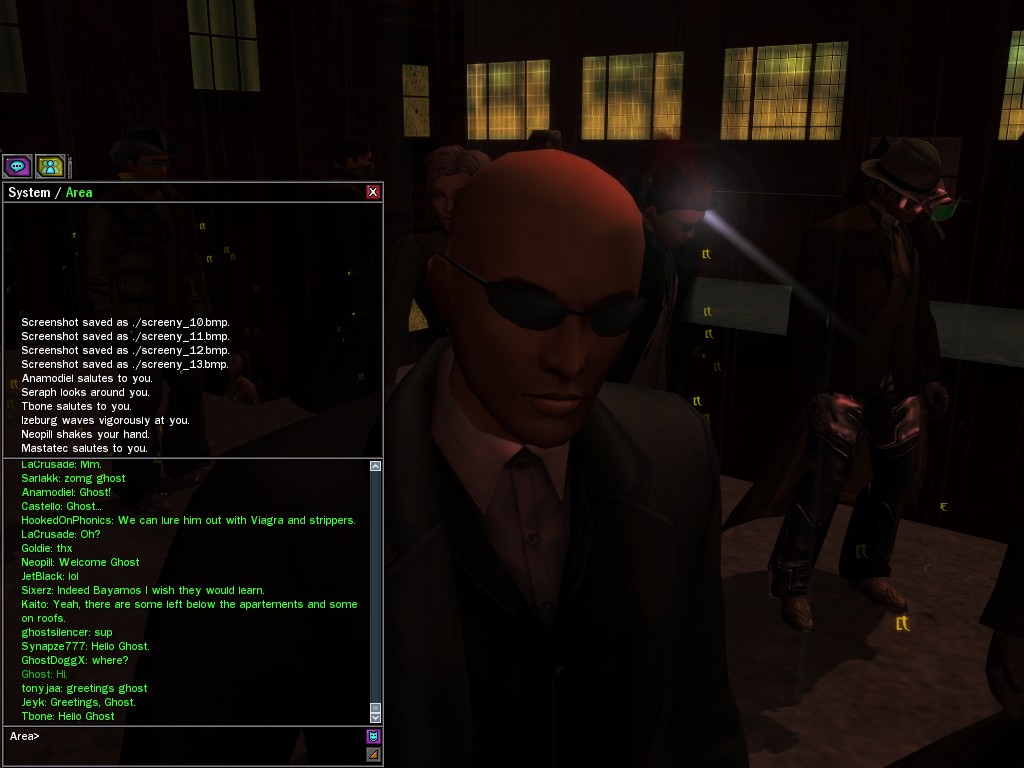The image size is (1024, 768).
Task: Click the orange triangle chat resize icon
Action: point(373,754)
